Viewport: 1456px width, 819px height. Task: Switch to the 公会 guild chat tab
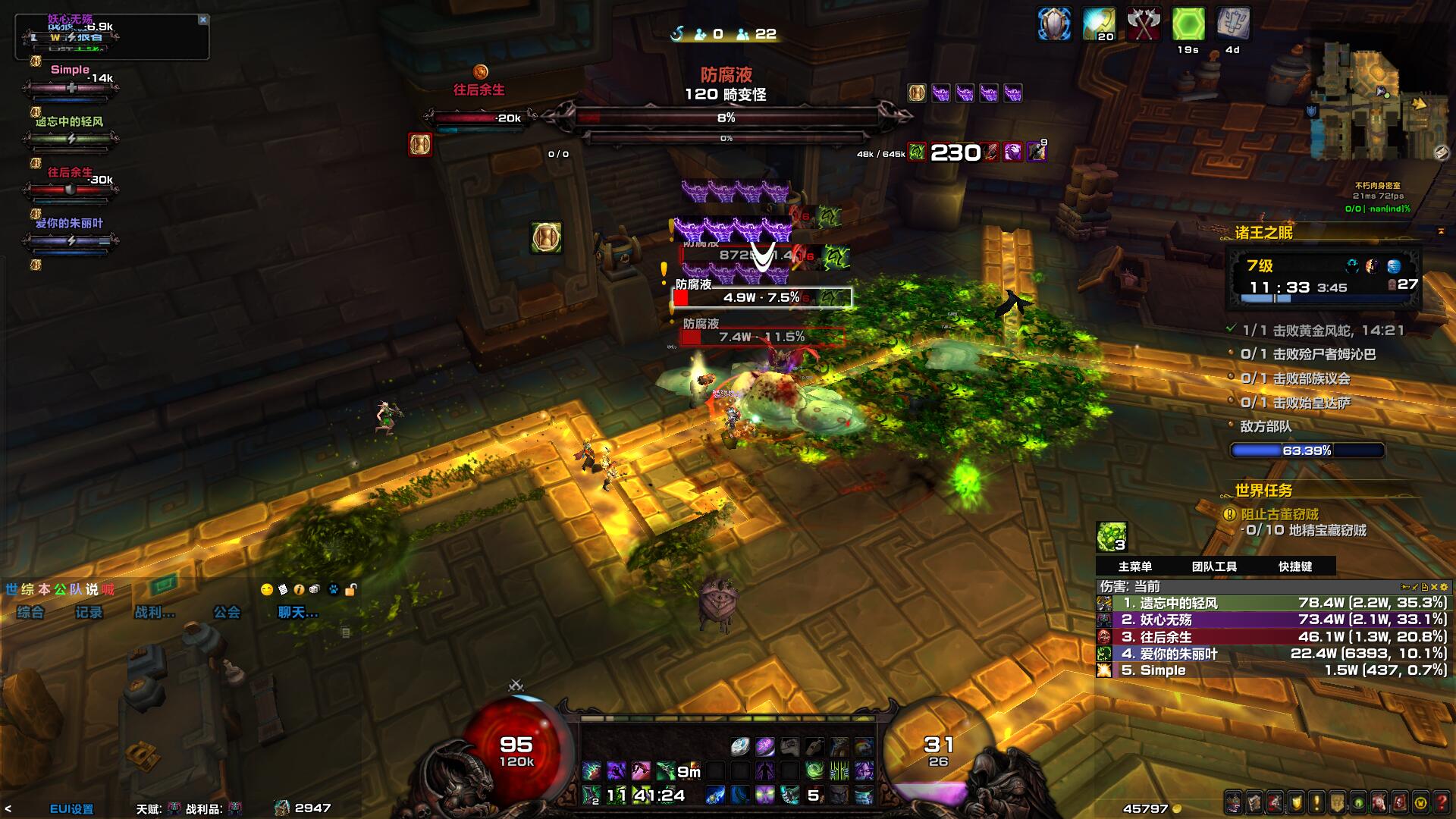227,612
